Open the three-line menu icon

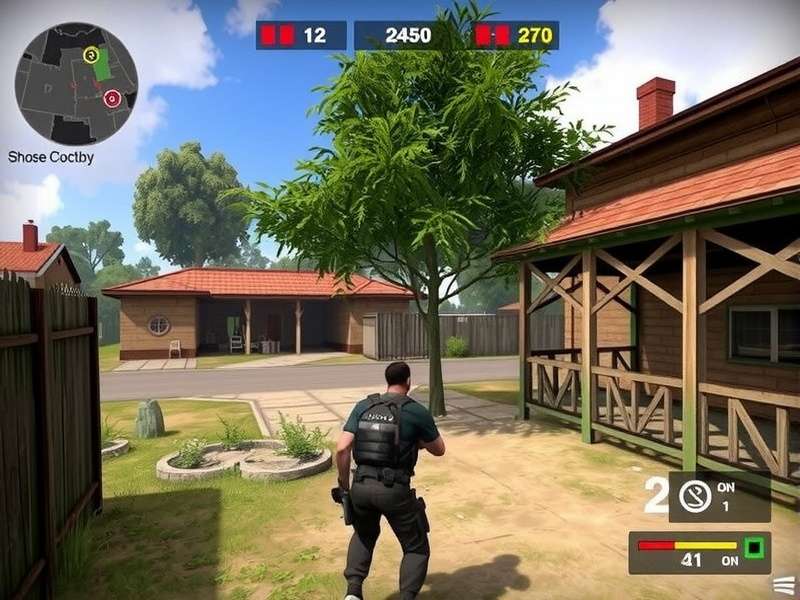point(786,582)
